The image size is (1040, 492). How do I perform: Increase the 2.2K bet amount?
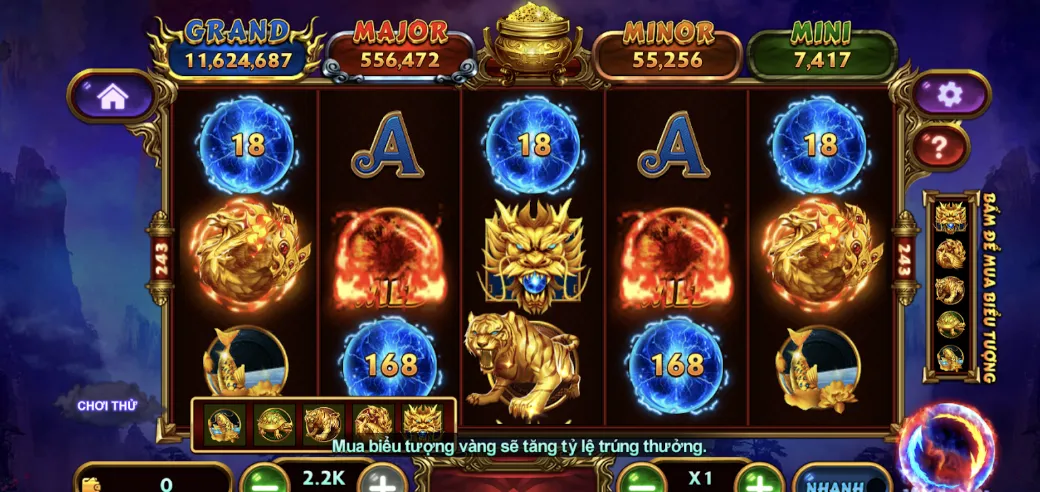point(383,480)
